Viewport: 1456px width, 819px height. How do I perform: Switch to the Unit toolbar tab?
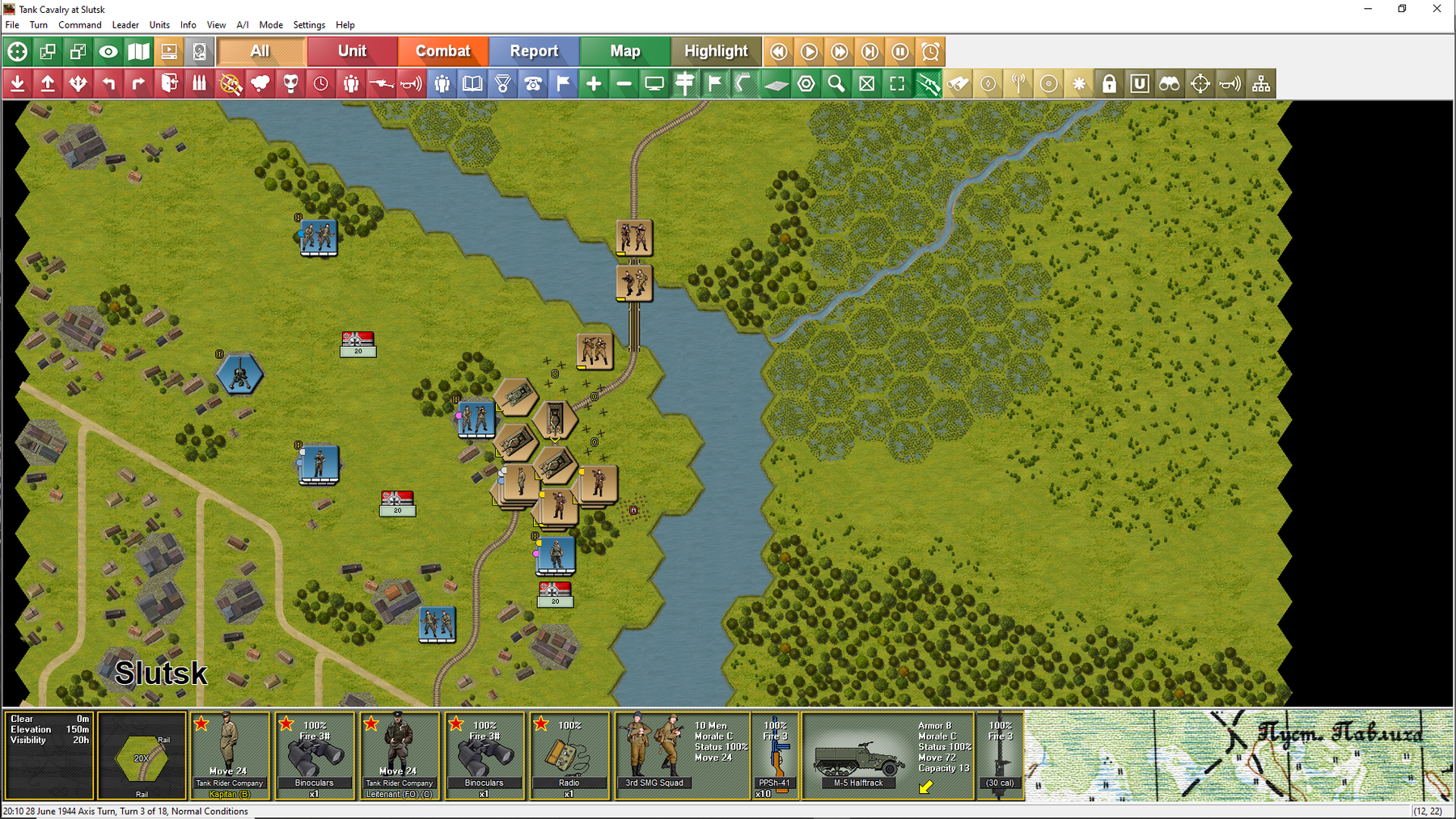352,51
